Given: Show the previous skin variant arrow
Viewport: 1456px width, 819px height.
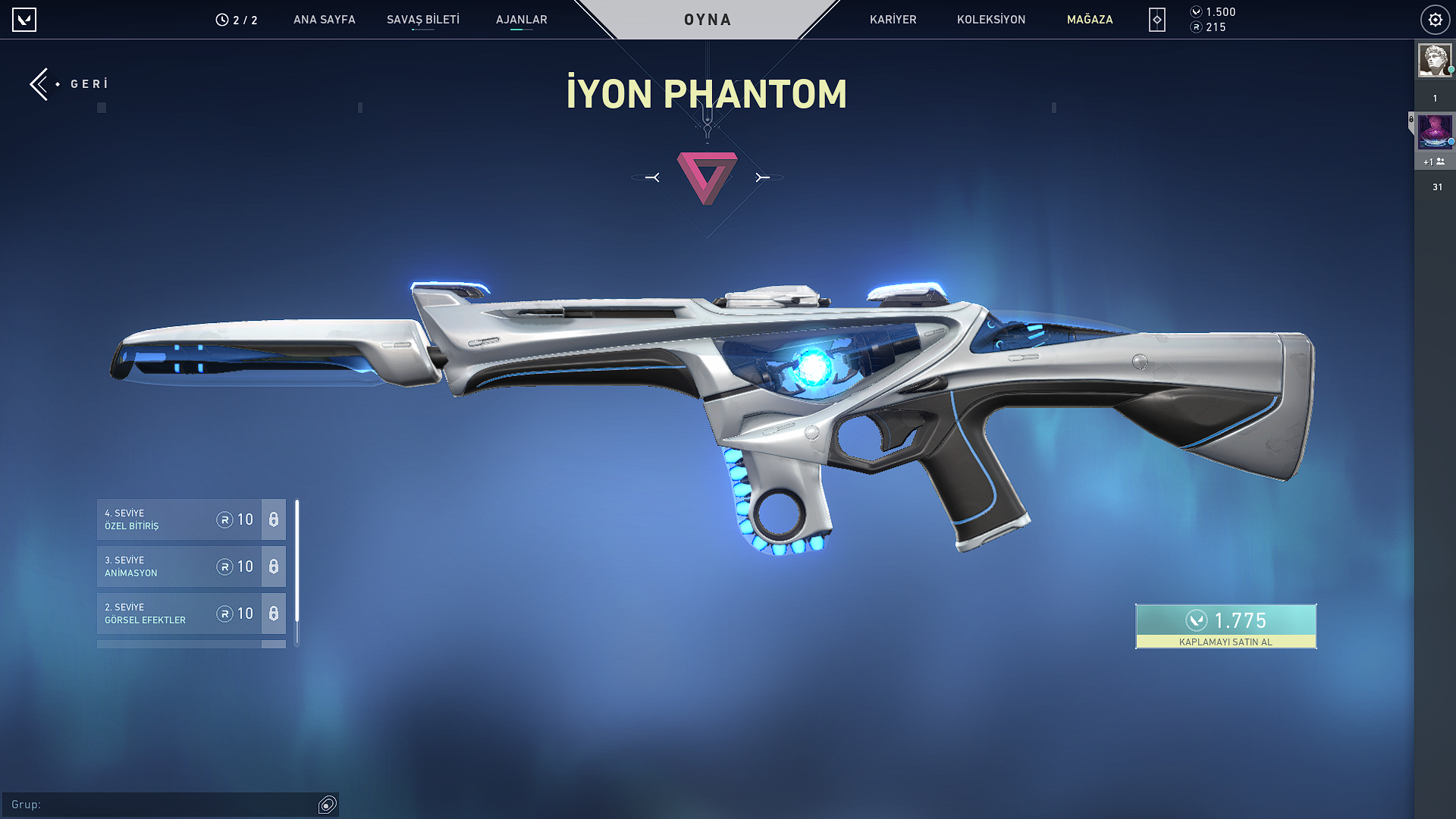Looking at the screenshot, I should pyautogui.click(x=652, y=177).
